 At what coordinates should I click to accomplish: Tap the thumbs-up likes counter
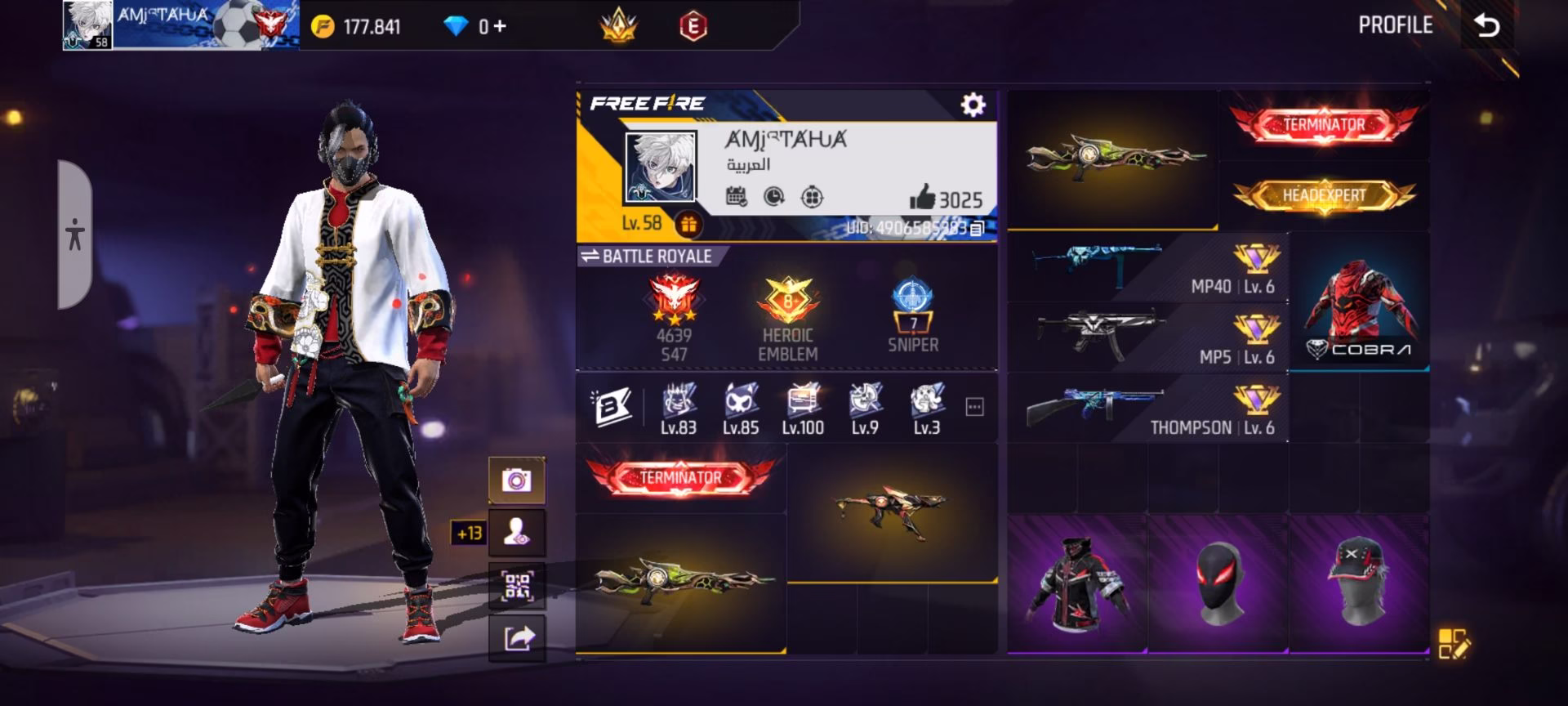click(946, 199)
